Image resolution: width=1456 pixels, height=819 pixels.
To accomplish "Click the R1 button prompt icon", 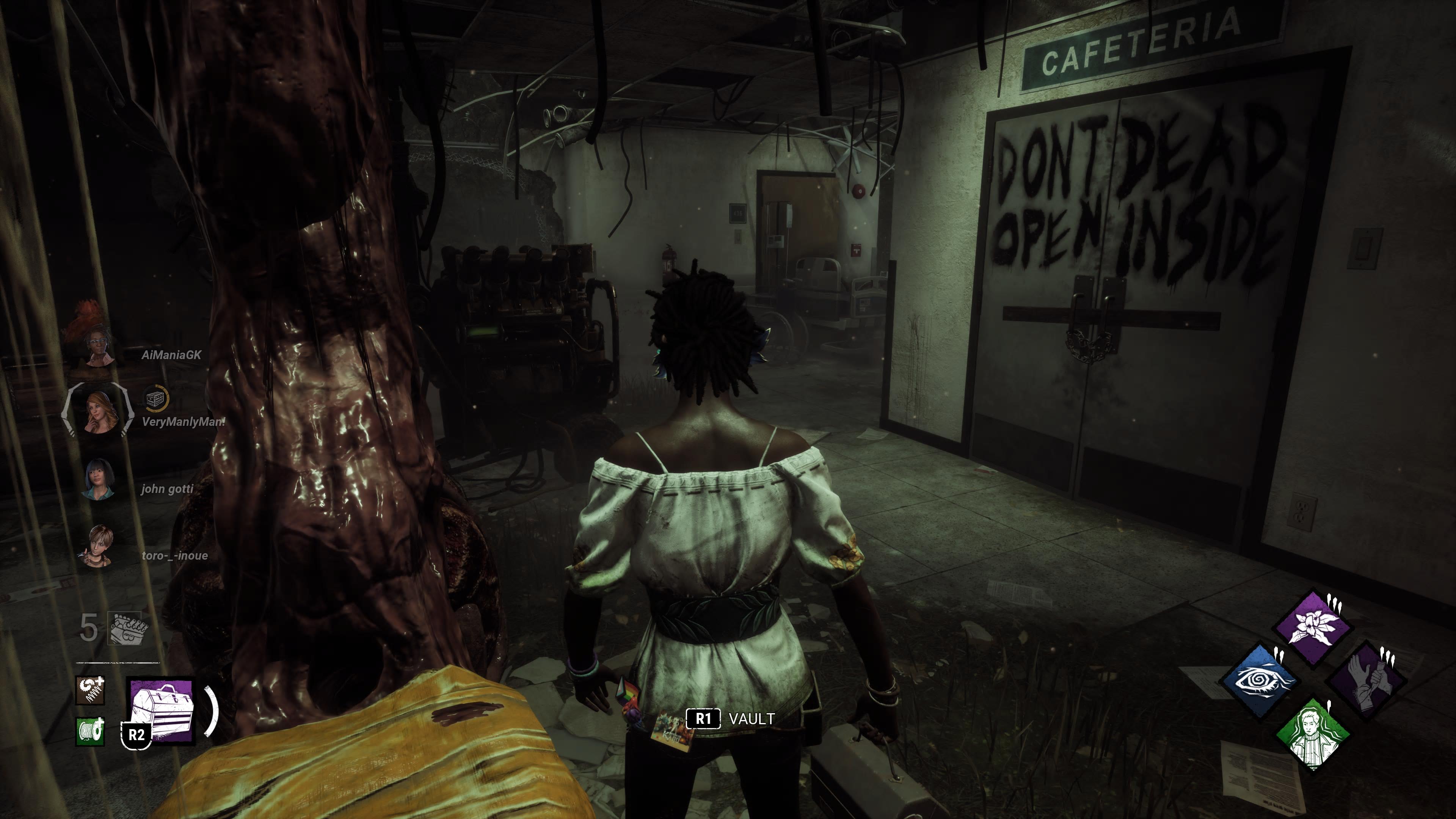I will pyautogui.click(x=703, y=719).
